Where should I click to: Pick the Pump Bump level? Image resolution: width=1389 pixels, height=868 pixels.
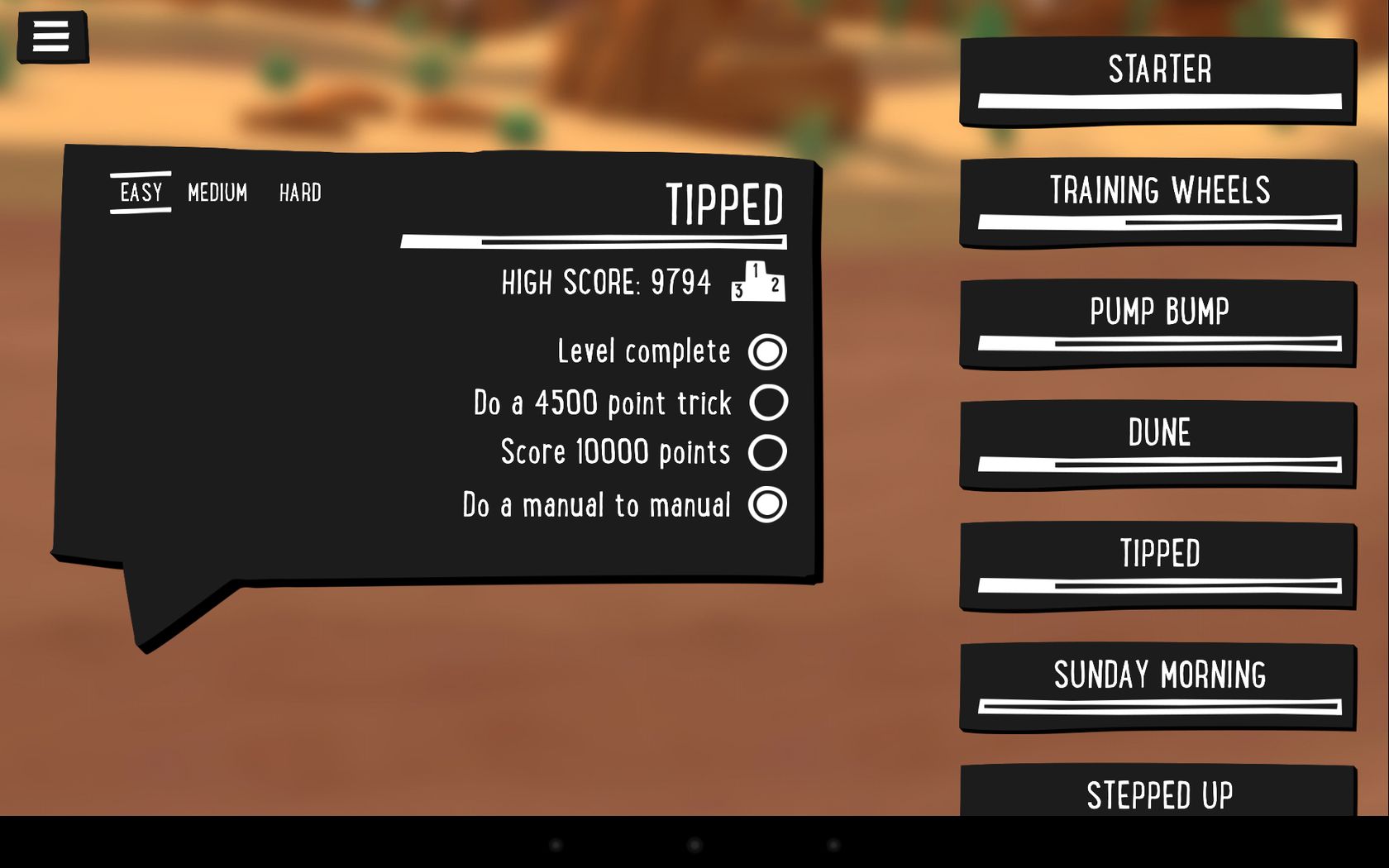tap(1157, 324)
